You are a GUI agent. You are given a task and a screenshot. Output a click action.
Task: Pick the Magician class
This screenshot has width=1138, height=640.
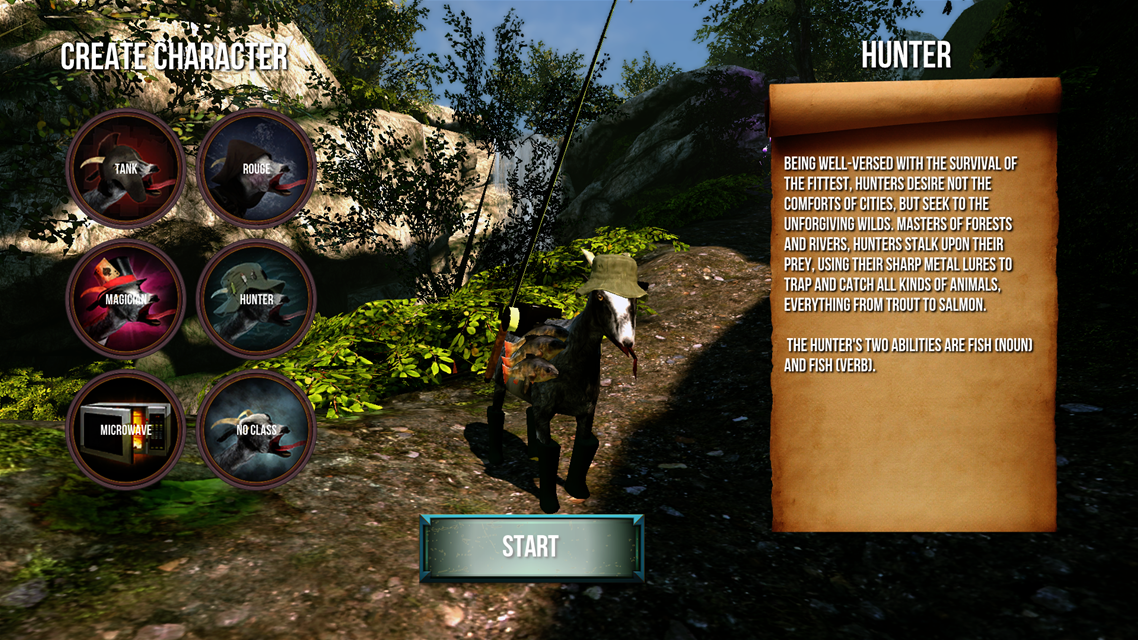click(x=126, y=299)
